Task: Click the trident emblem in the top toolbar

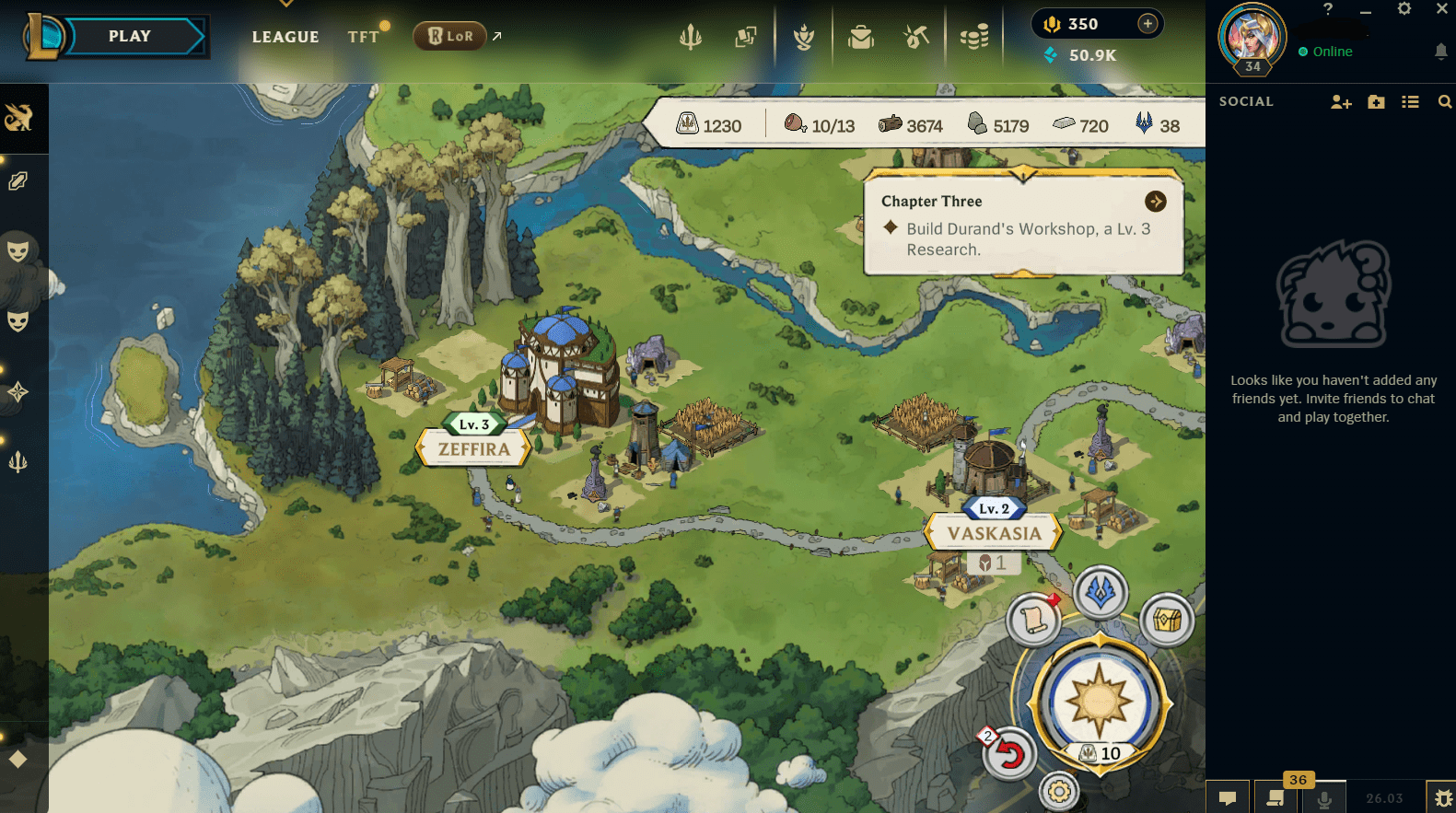Action: click(692, 37)
